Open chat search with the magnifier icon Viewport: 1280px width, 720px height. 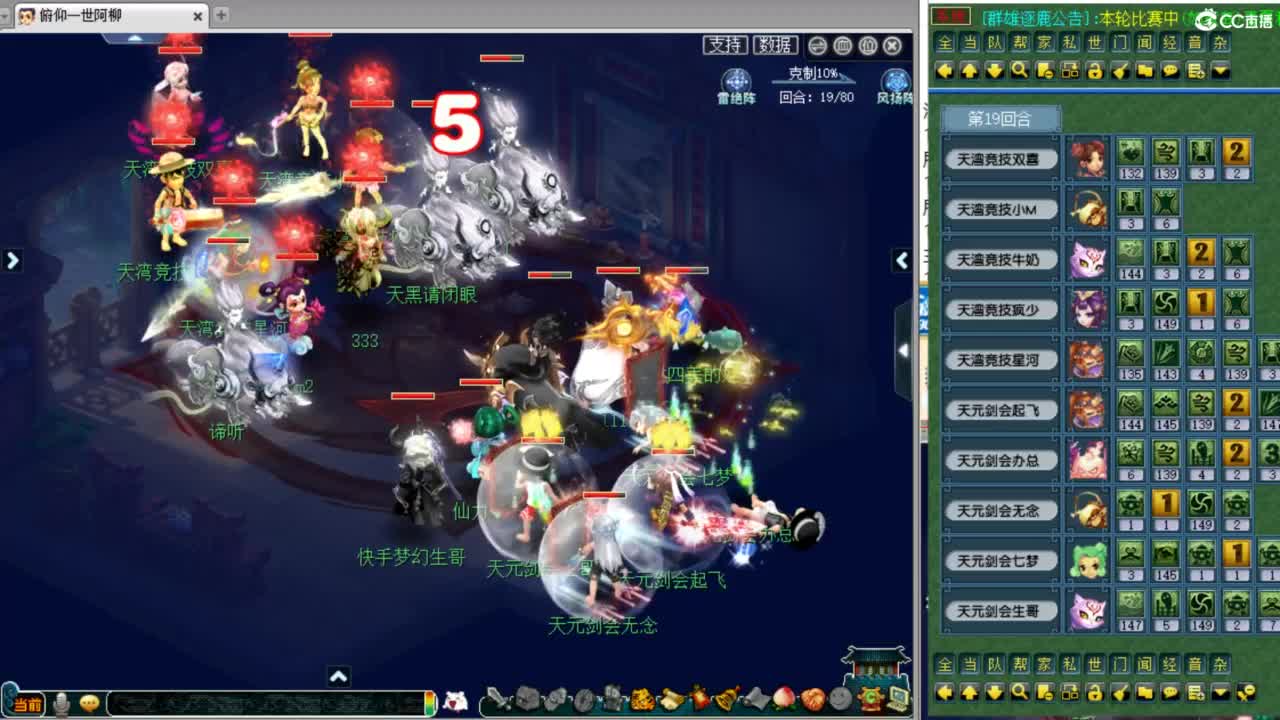[1020, 72]
